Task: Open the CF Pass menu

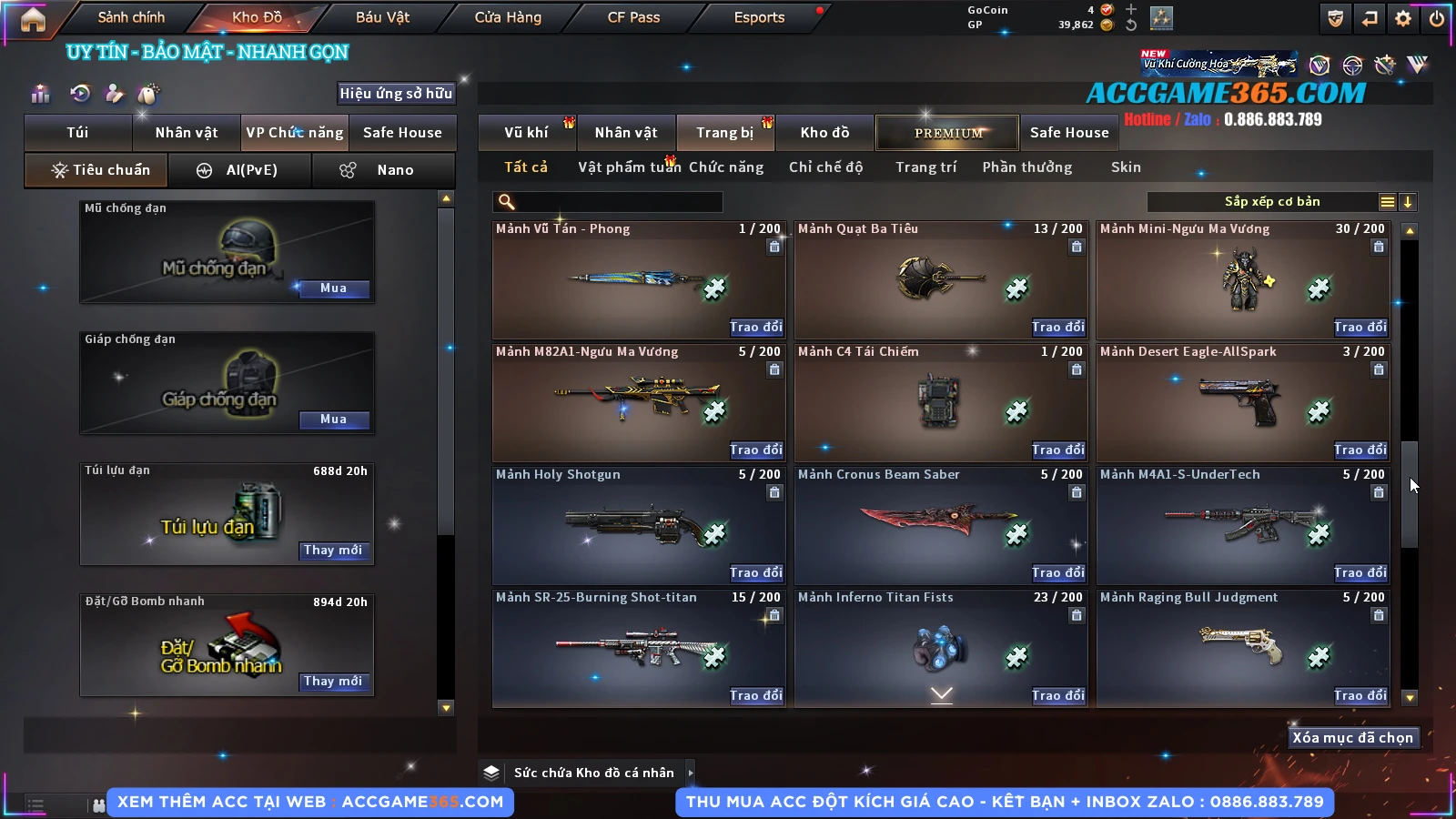Action: (633, 17)
